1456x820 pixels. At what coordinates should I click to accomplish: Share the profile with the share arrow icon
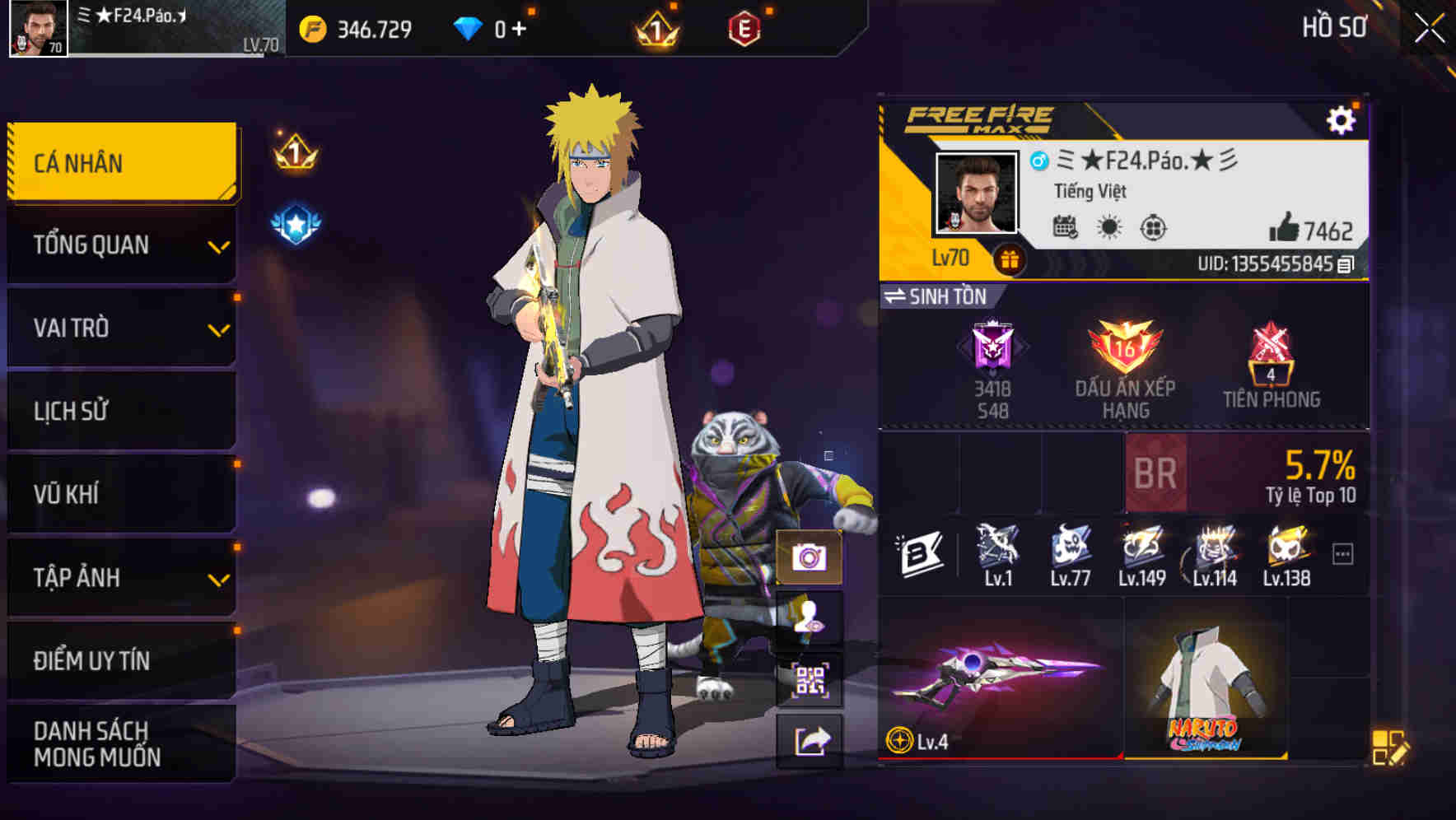coord(810,741)
